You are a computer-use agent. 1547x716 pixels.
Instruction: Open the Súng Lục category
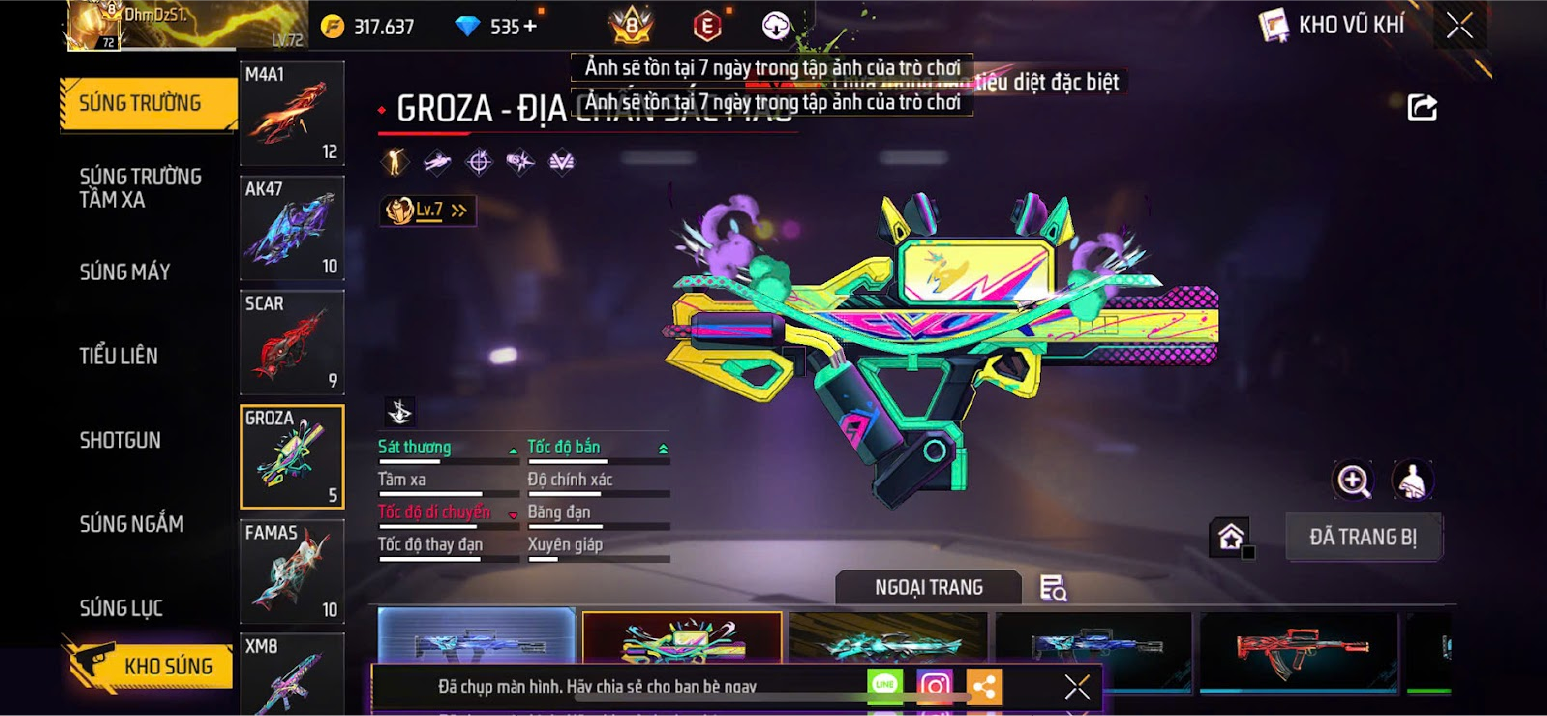click(x=121, y=608)
